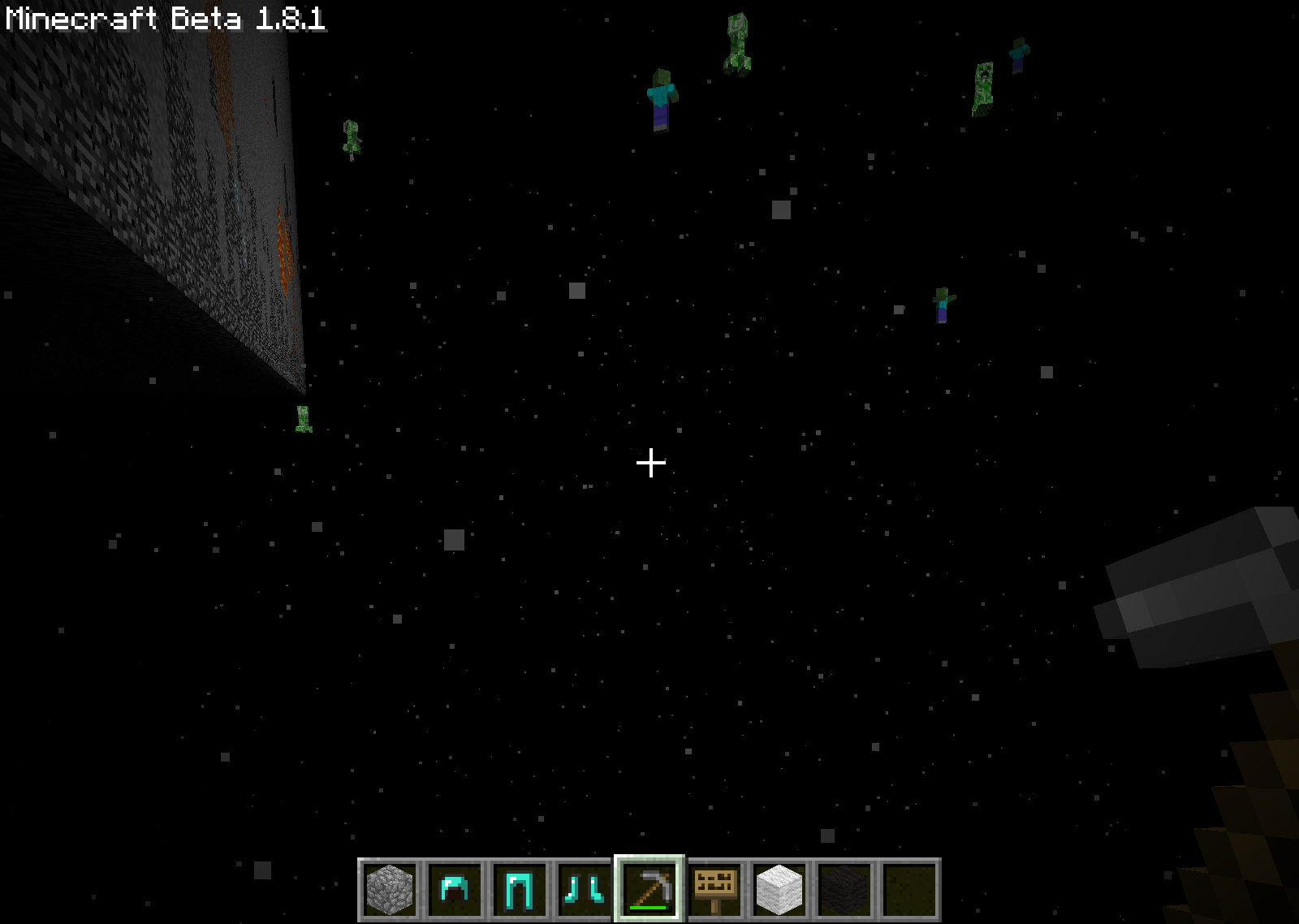This screenshot has width=1299, height=924.
Task: Click the small creeper on the upper left
Action: pos(351,140)
